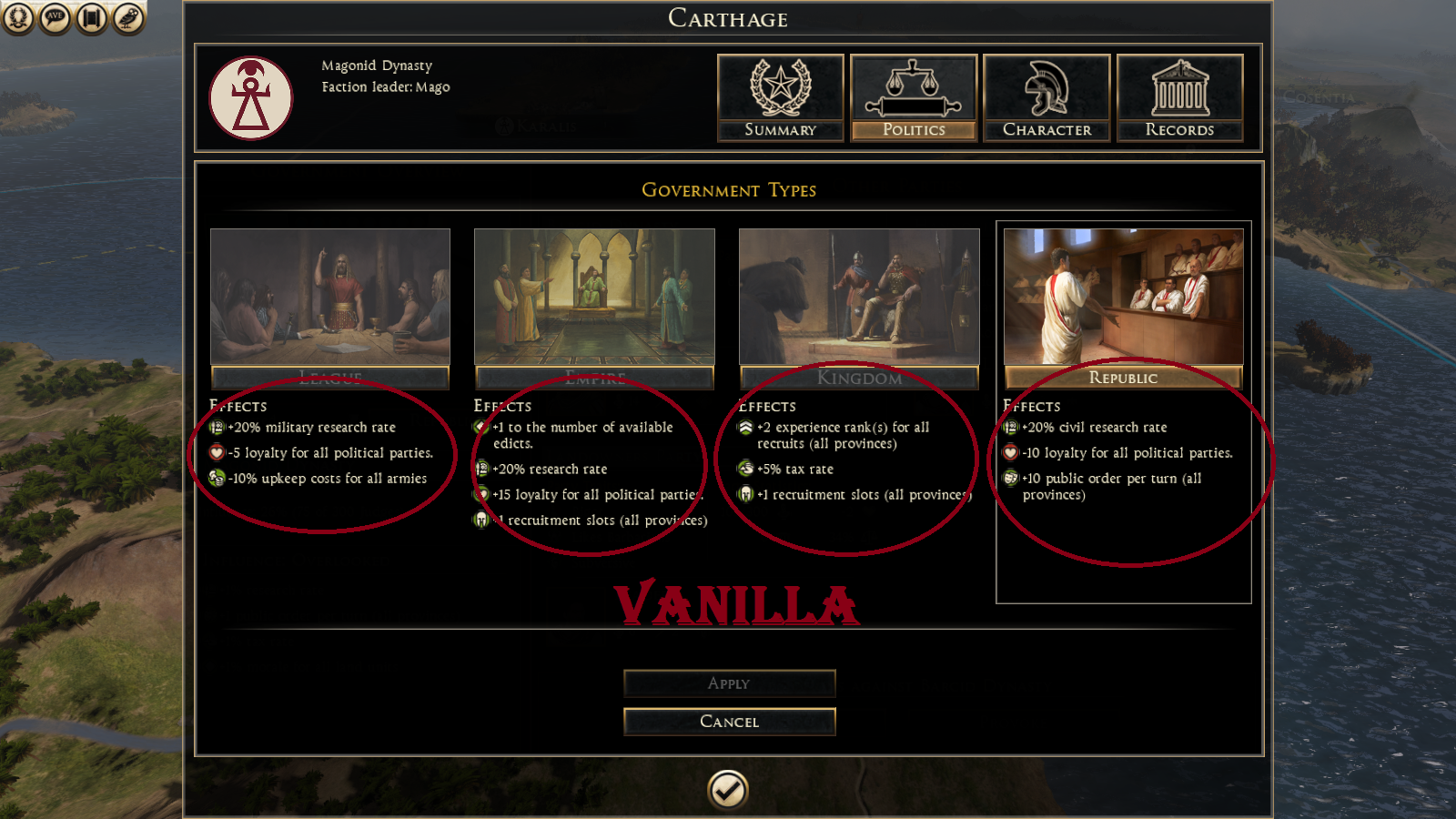Switch to the Politics tab
This screenshot has height=819, width=1456.
point(914,97)
